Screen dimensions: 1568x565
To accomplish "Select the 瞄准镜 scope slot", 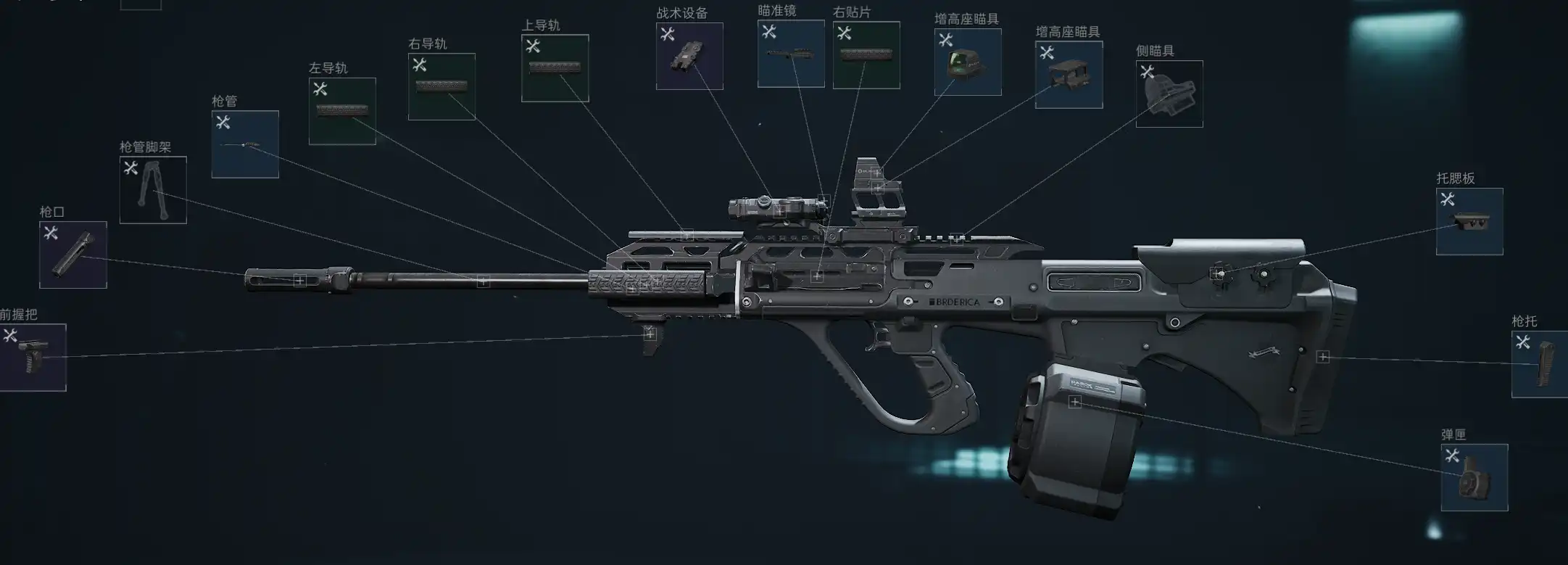I will (791, 54).
